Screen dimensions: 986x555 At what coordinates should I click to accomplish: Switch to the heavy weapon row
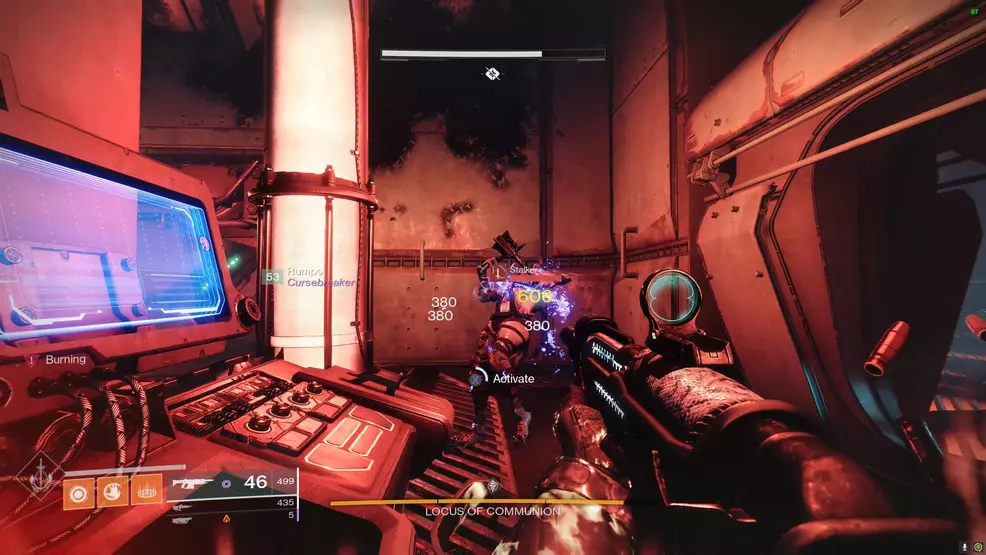(x=183, y=518)
